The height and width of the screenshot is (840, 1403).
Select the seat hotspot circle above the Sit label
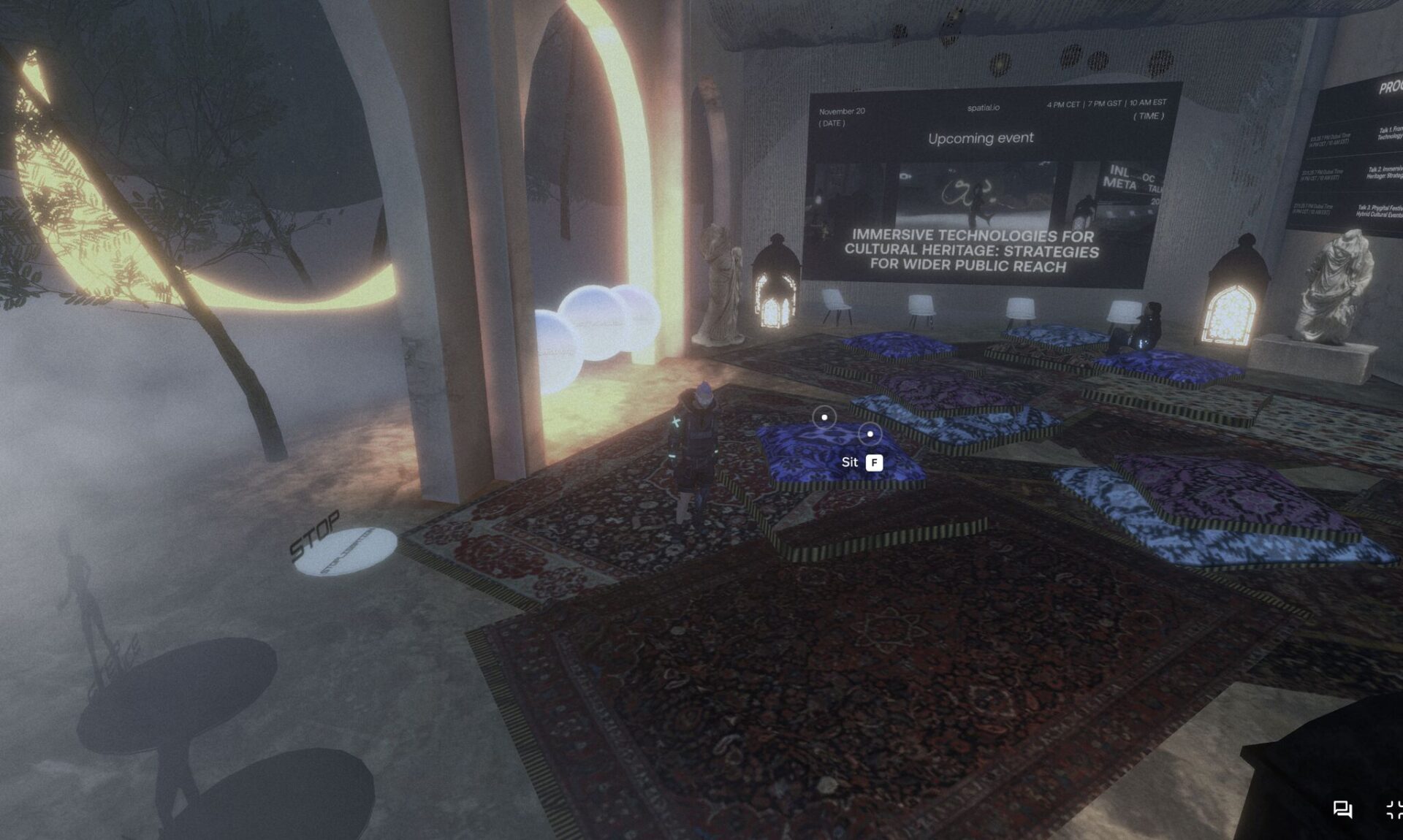coord(870,434)
